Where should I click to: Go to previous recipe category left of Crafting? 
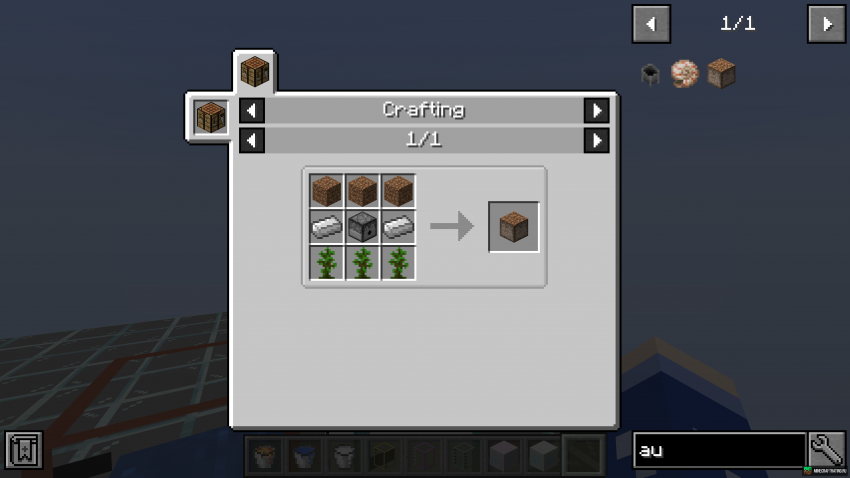click(x=252, y=110)
